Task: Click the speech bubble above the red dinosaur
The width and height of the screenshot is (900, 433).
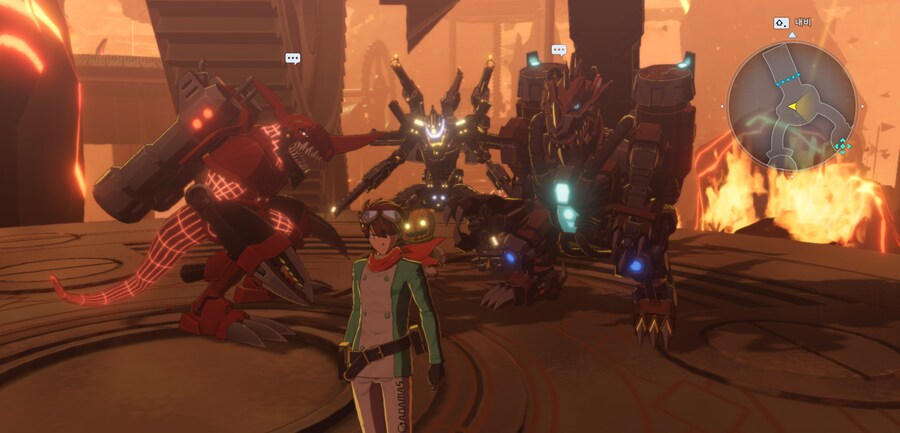Action: pyautogui.click(x=292, y=59)
